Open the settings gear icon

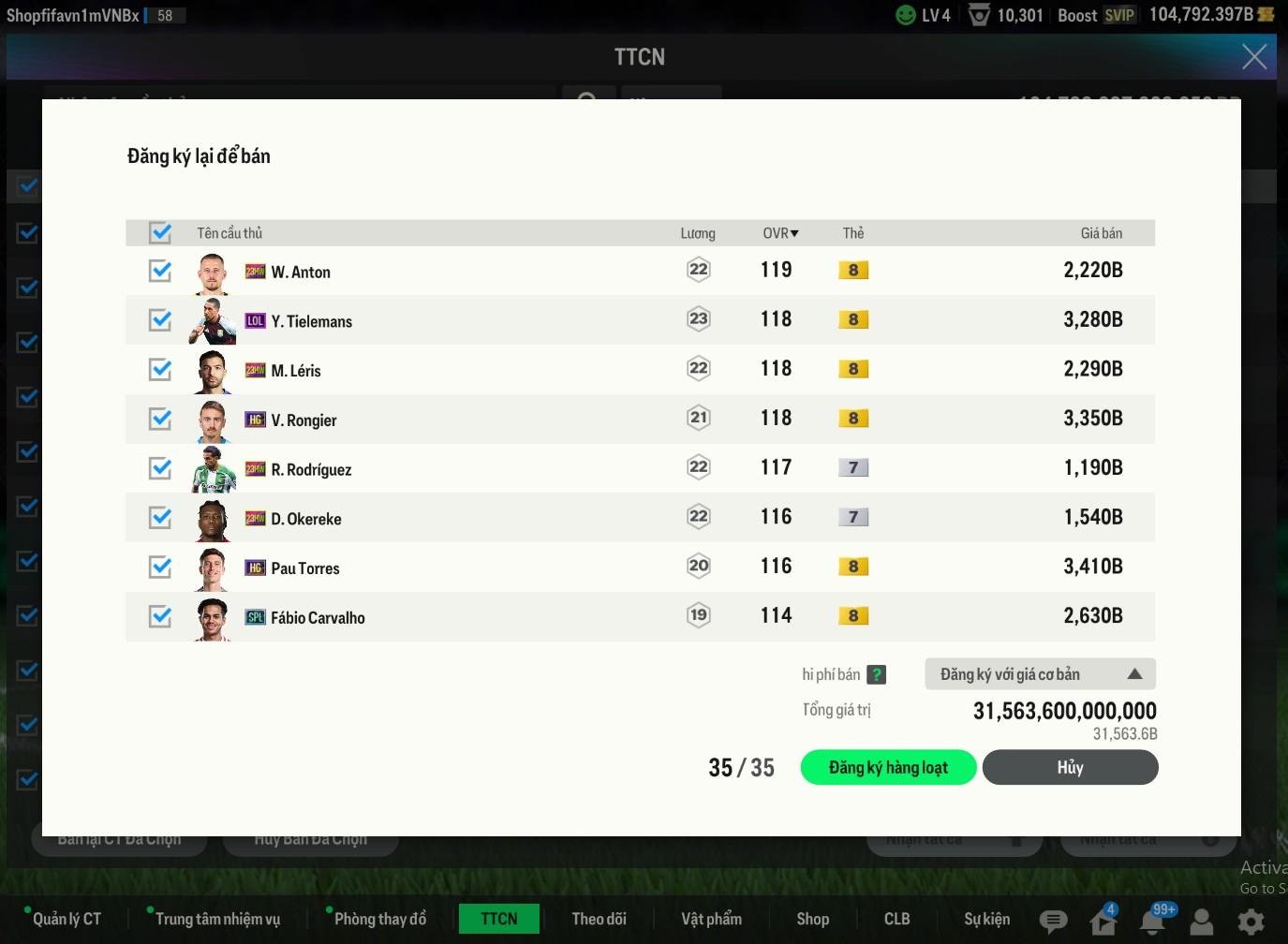pos(1251,922)
